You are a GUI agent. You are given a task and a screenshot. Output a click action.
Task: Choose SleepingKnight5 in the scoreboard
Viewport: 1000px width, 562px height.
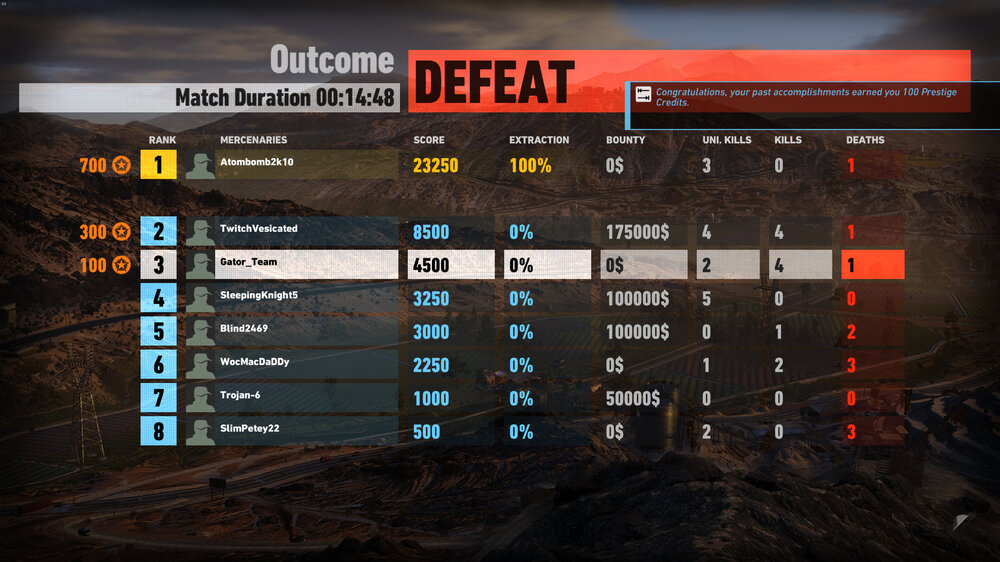pyautogui.click(x=290, y=298)
